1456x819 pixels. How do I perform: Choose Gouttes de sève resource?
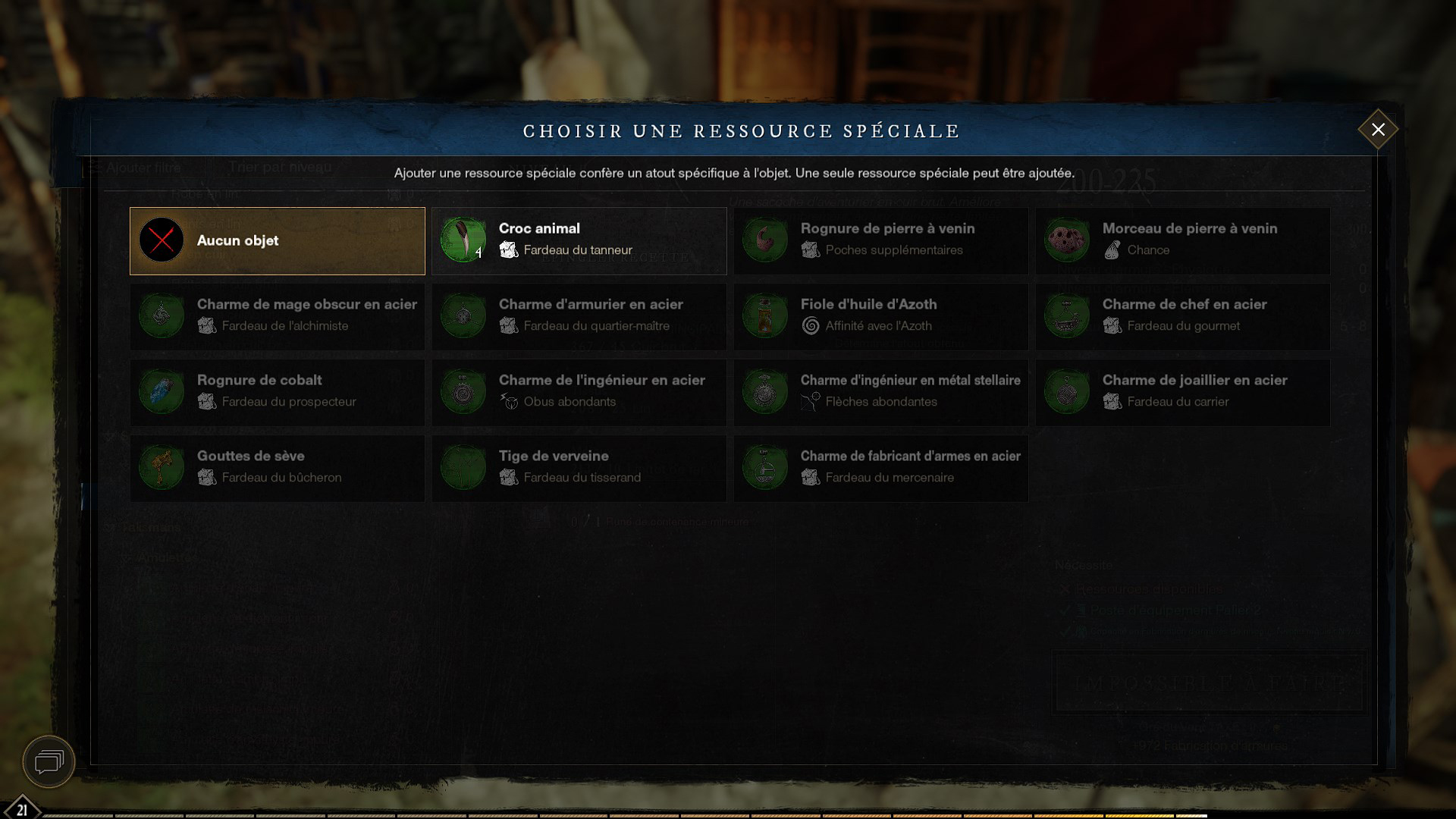(277, 468)
